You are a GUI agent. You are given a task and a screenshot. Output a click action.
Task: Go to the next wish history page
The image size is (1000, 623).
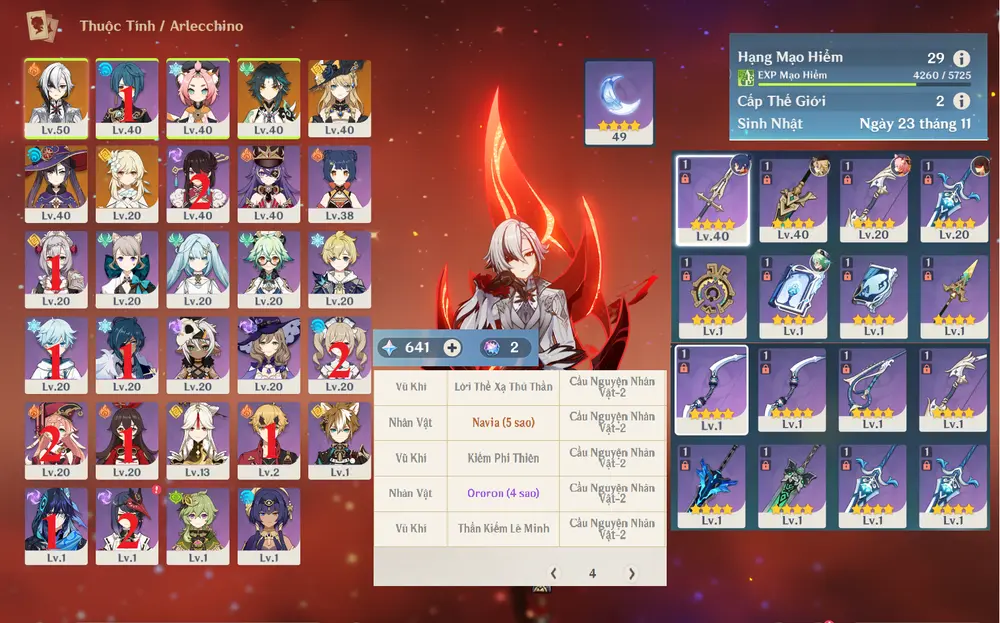(x=631, y=573)
